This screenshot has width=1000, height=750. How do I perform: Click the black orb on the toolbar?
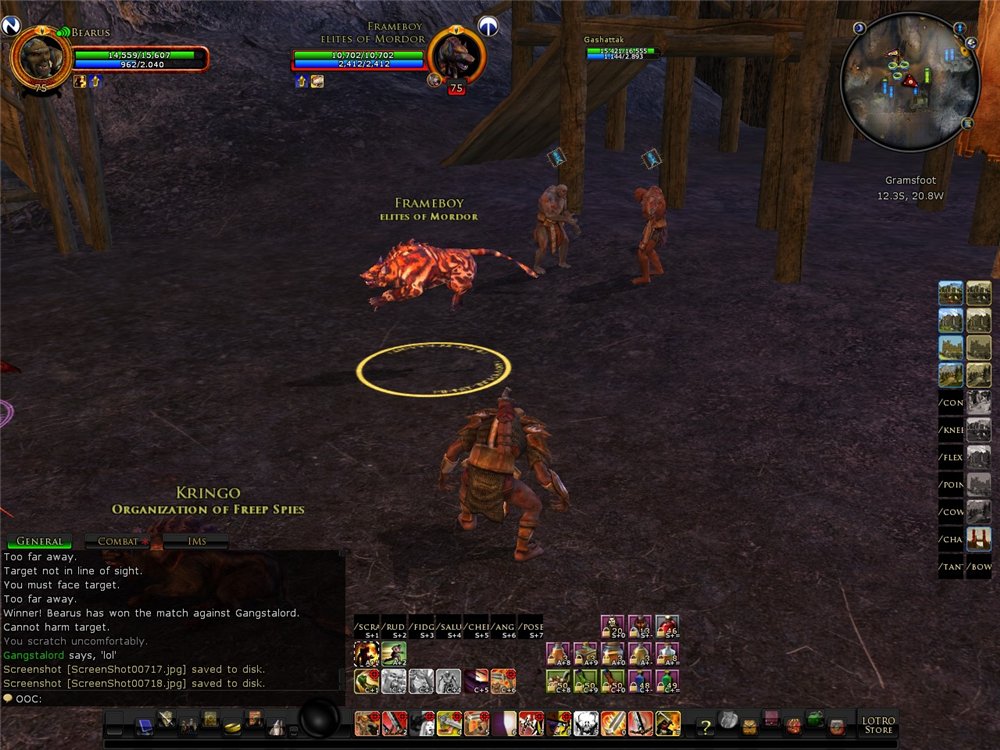click(320, 718)
